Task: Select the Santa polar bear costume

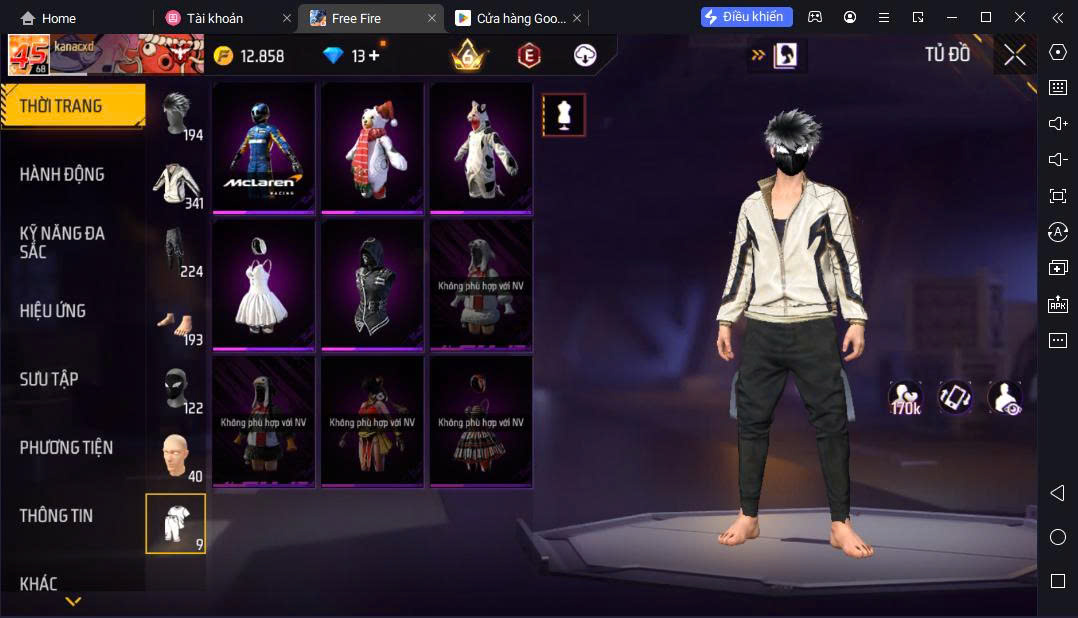Action: pos(373,147)
